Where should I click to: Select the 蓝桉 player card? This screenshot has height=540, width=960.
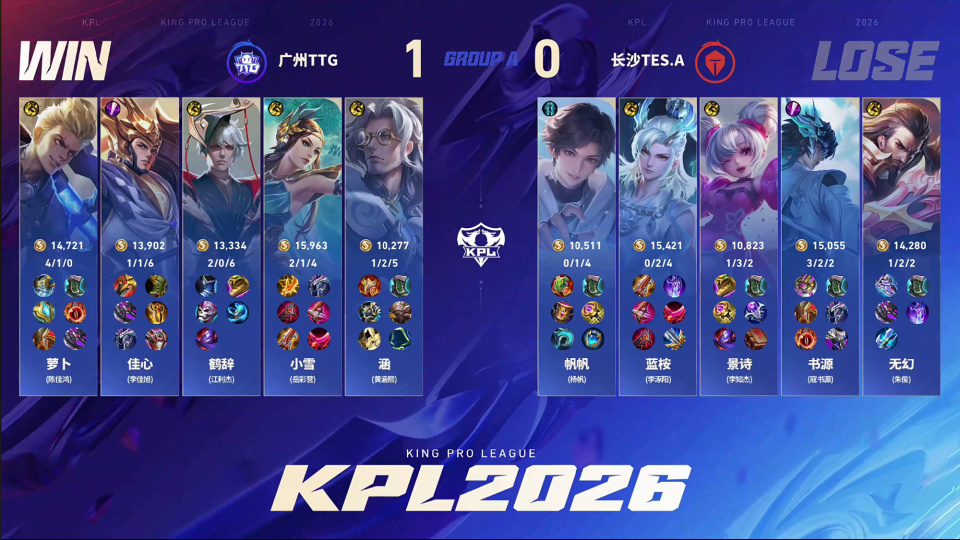(658, 245)
